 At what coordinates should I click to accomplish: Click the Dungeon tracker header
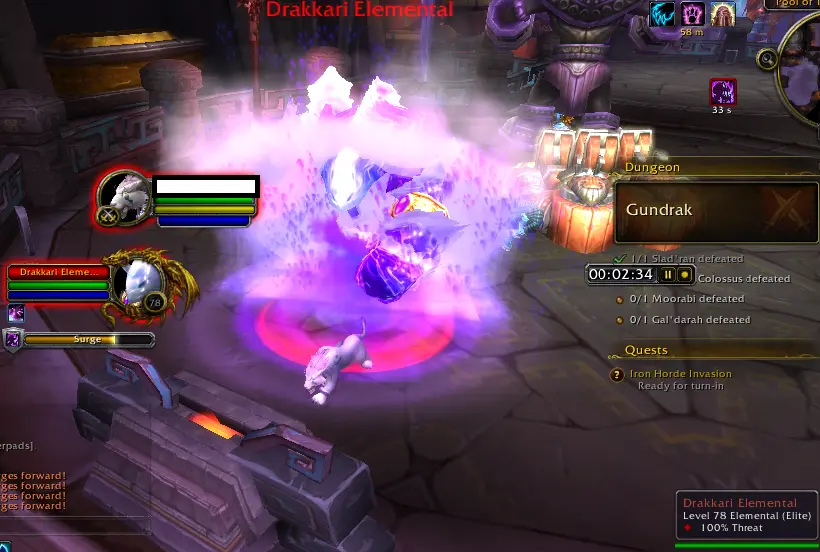pyautogui.click(x=652, y=168)
